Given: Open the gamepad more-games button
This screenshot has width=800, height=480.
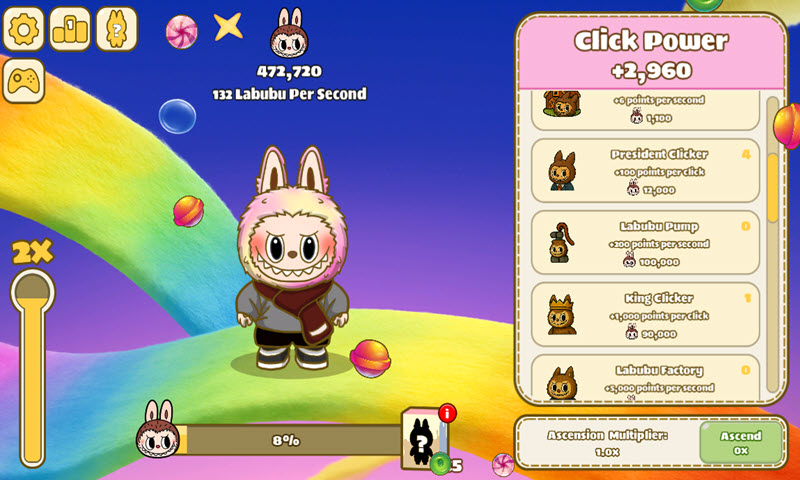Looking at the screenshot, I should (25, 79).
